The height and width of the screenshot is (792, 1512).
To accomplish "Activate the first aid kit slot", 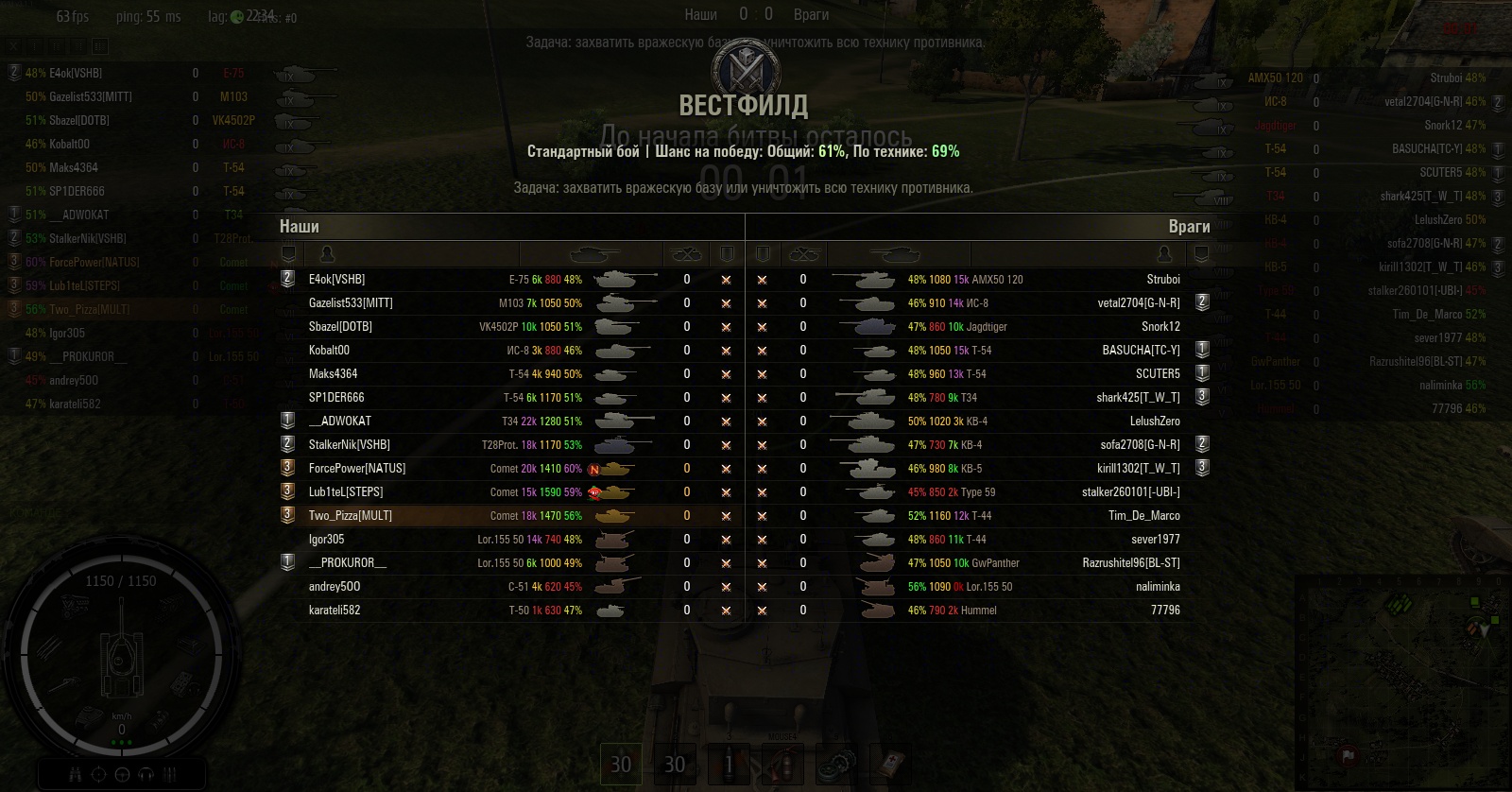I will coord(890,764).
